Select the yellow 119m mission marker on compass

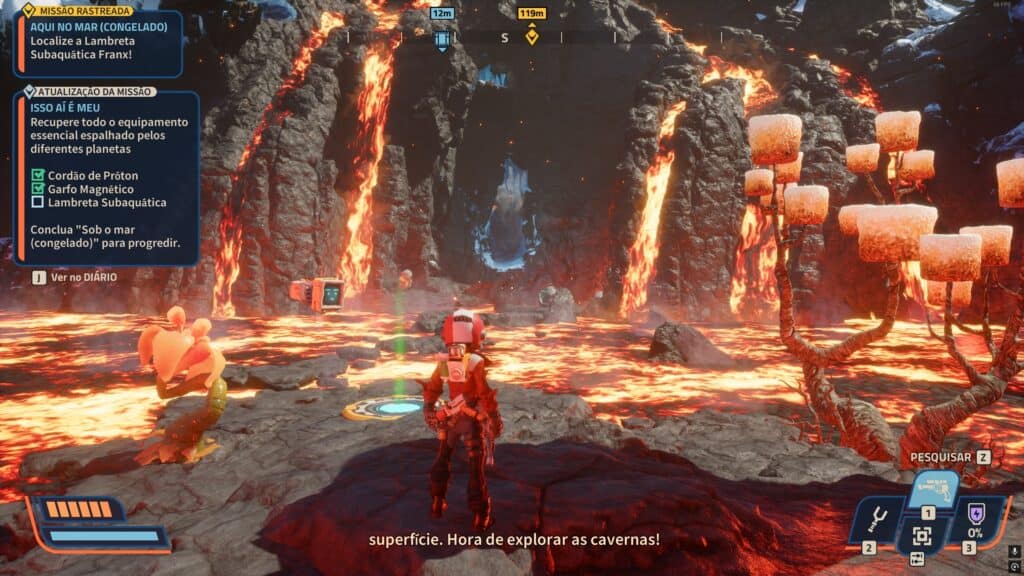coord(532,37)
